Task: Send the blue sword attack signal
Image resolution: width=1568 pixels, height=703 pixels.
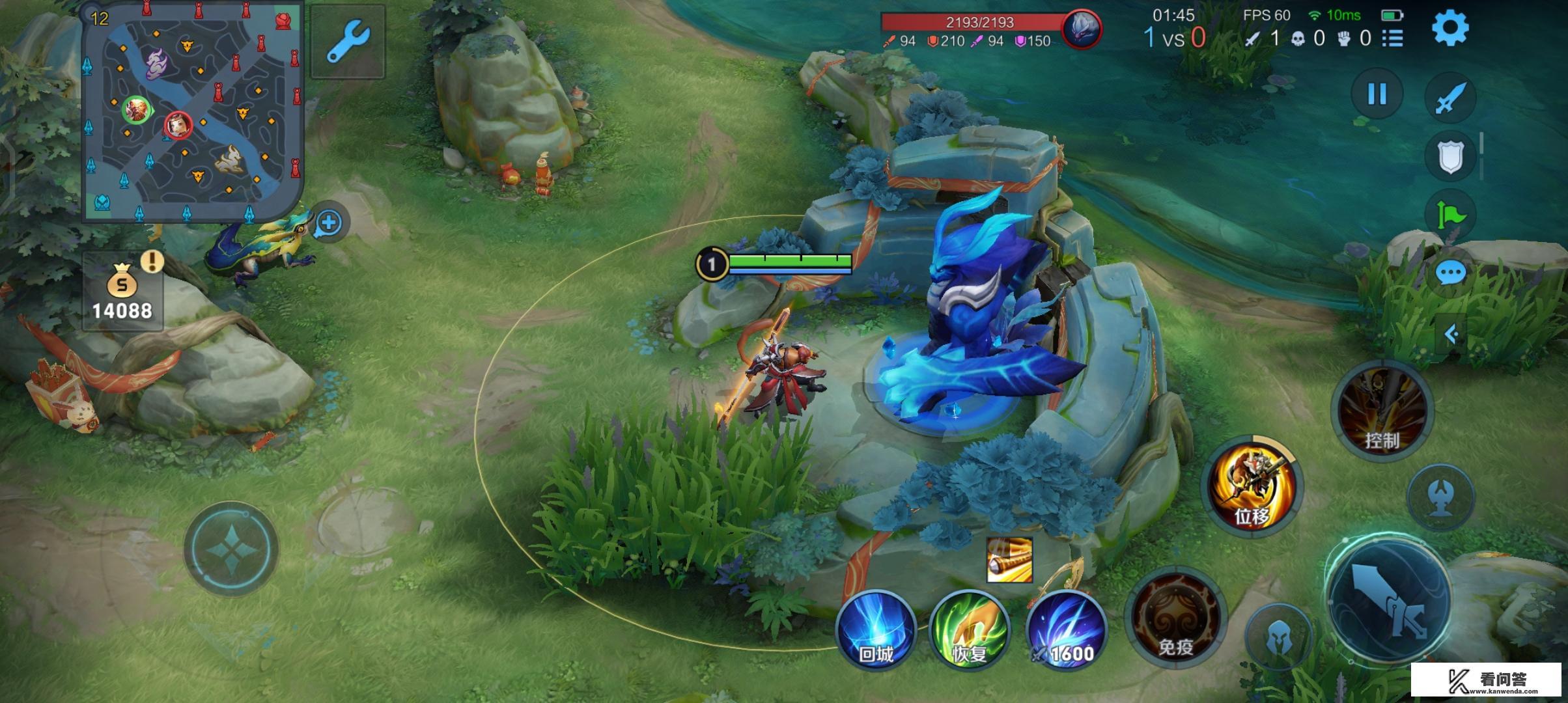Action: tap(1450, 98)
